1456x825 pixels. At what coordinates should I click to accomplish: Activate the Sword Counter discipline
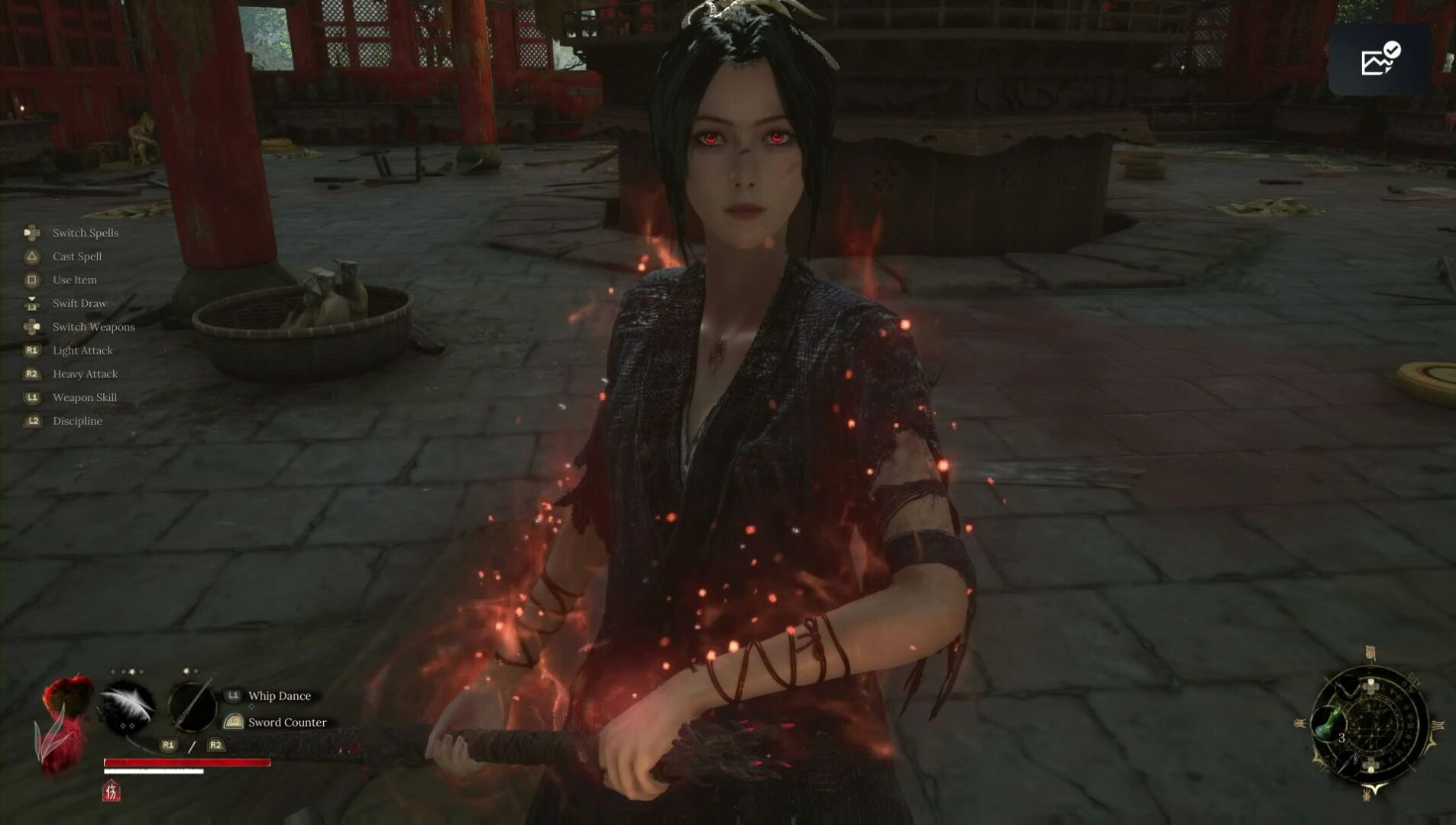click(x=286, y=722)
